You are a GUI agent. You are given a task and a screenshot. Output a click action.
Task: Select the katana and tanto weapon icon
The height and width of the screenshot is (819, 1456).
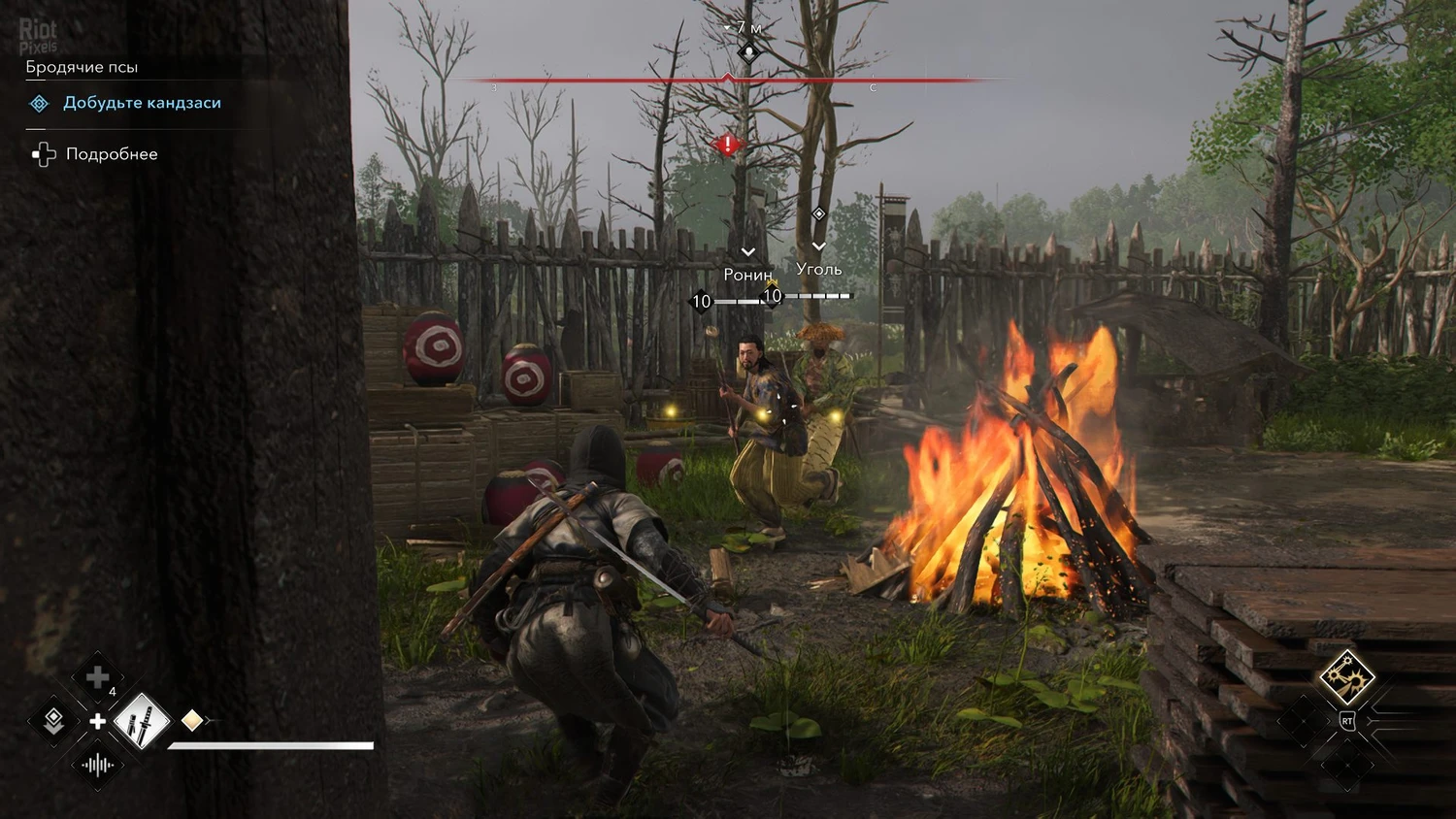click(x=142, y=721)
